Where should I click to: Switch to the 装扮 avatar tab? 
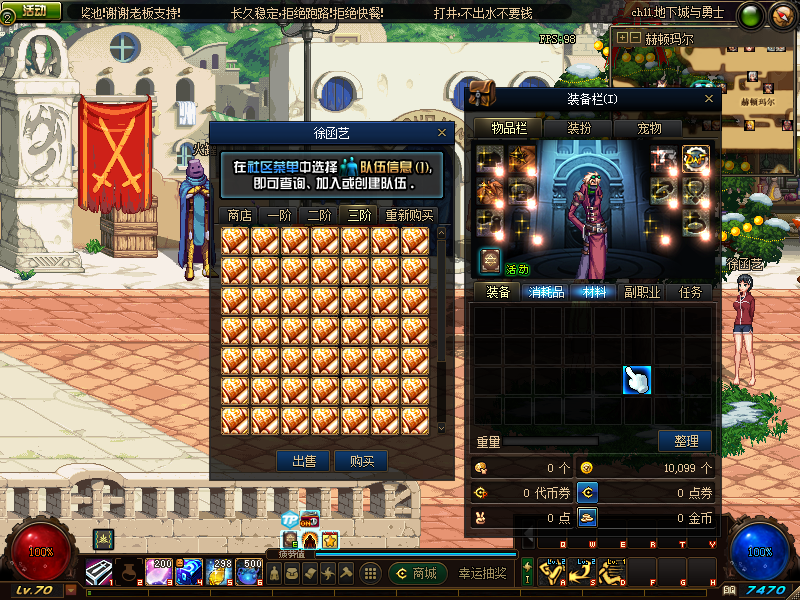coord(579,128)
